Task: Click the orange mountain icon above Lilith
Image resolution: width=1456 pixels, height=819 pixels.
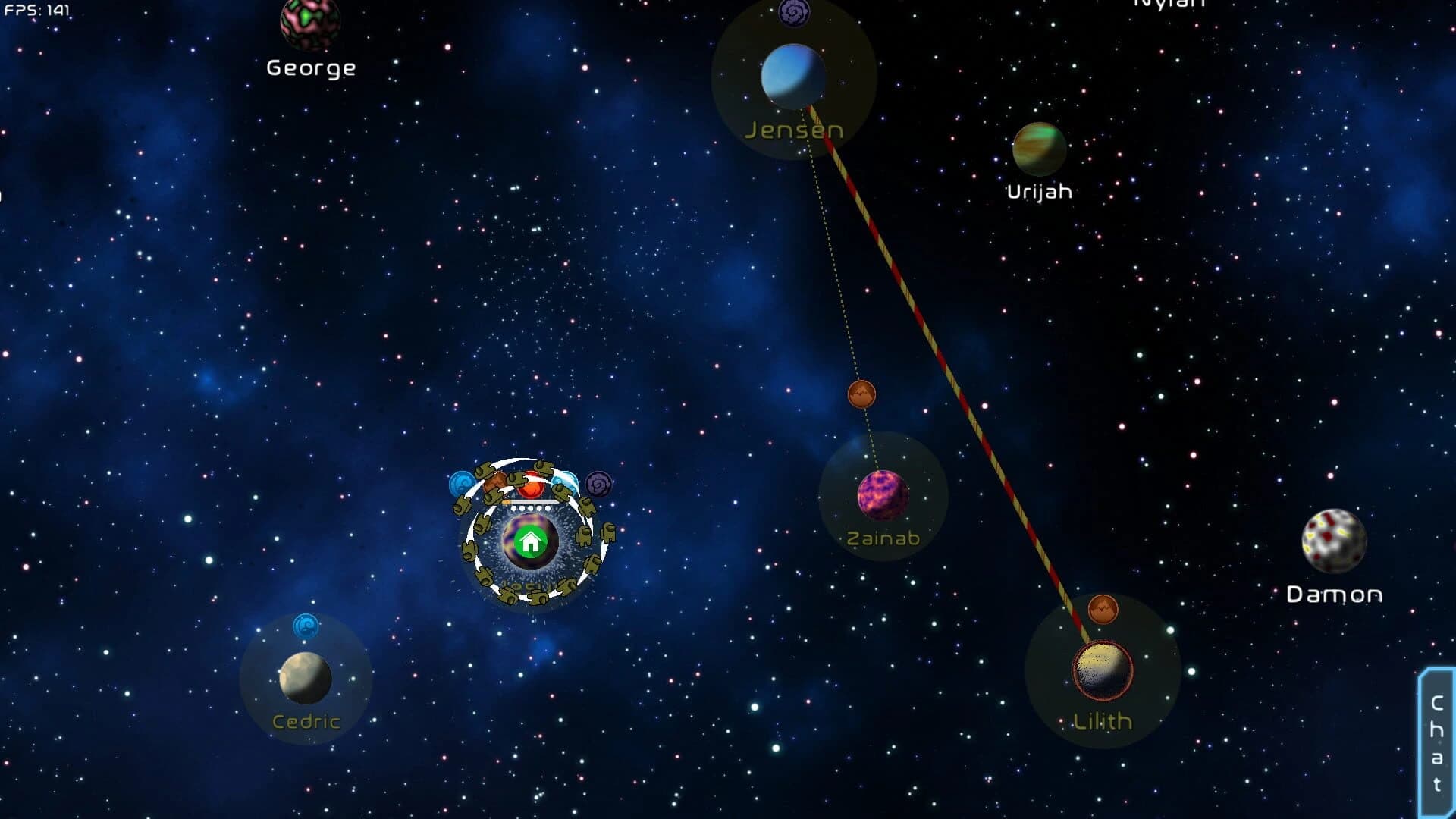Action: pyautogui.click(x=1102, y=610)
